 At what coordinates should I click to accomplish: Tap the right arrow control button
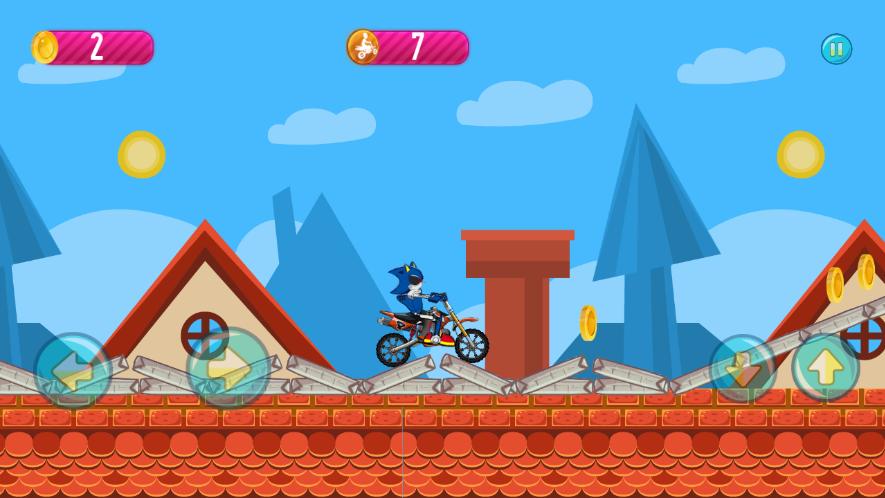click(228, 368)
